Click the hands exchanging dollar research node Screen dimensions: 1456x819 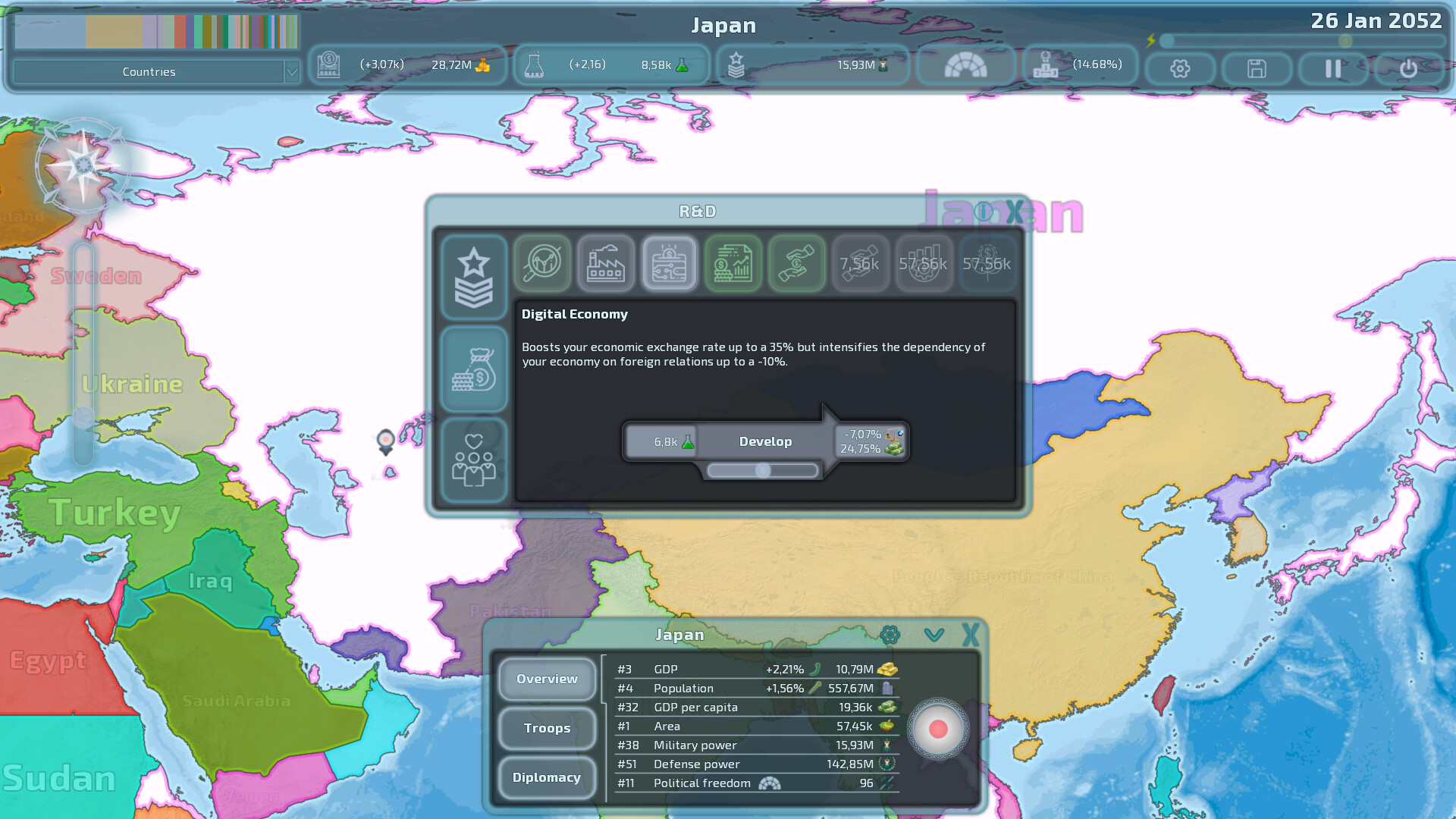pos(796,264)
